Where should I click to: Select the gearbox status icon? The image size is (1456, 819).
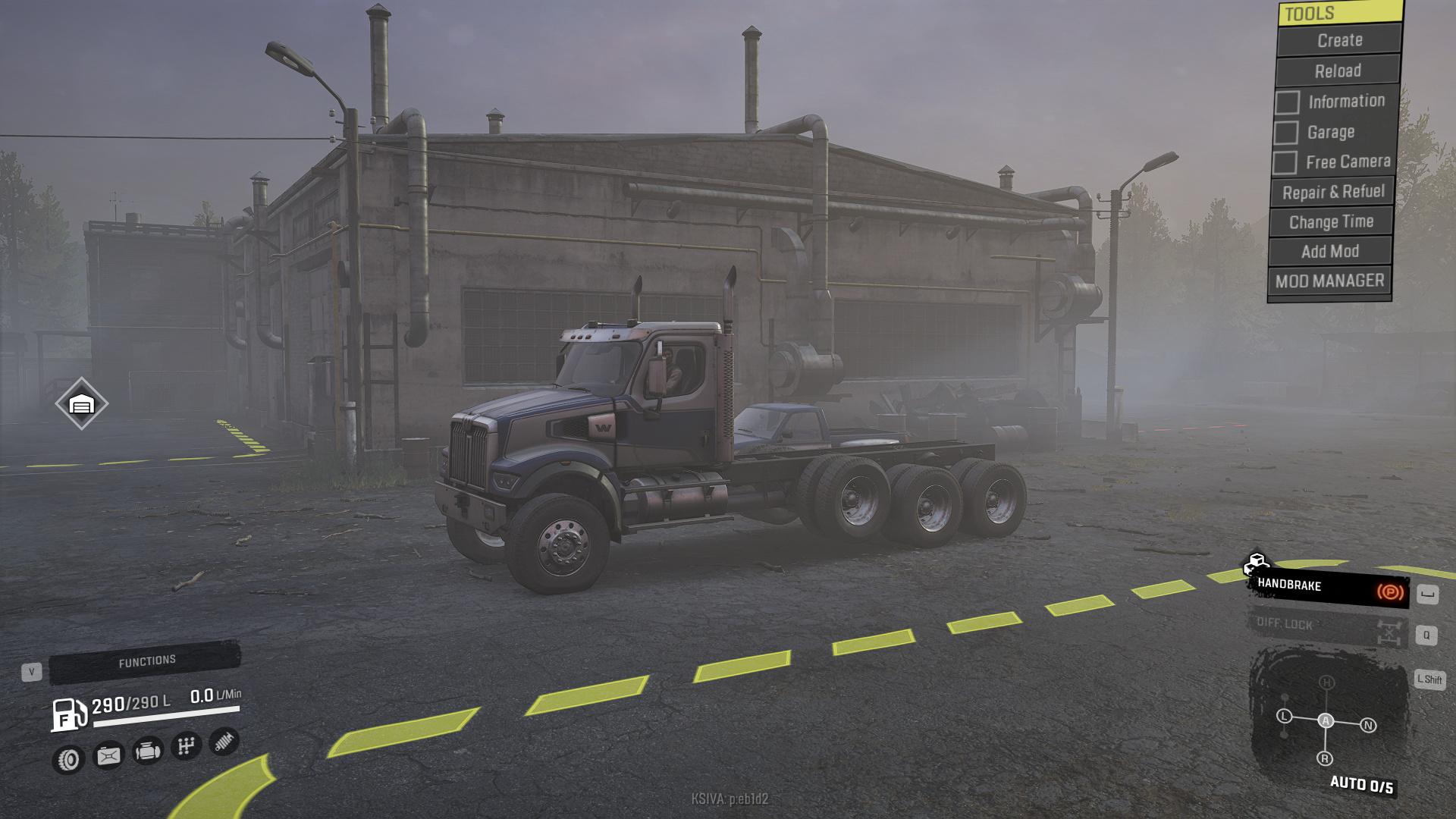186,746
